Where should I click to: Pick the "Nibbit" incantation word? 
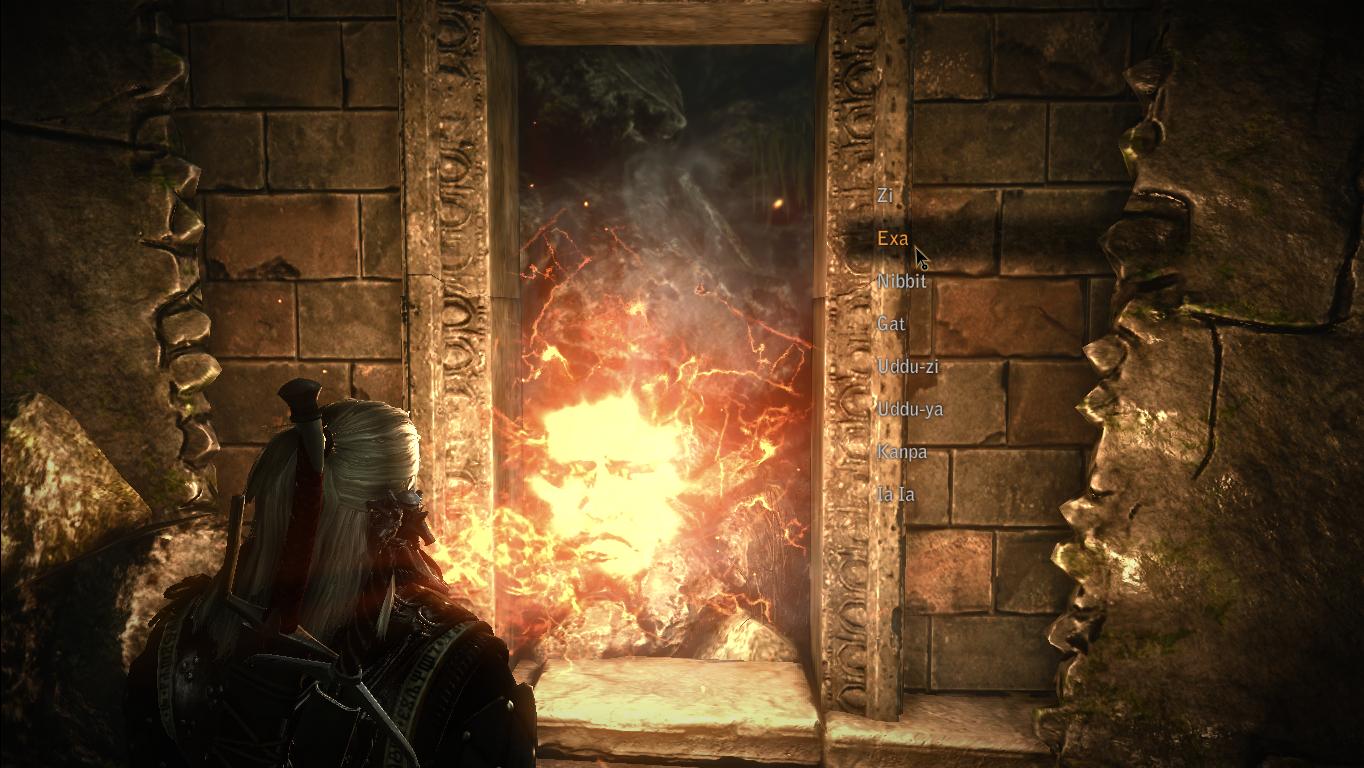coord(901,282)
